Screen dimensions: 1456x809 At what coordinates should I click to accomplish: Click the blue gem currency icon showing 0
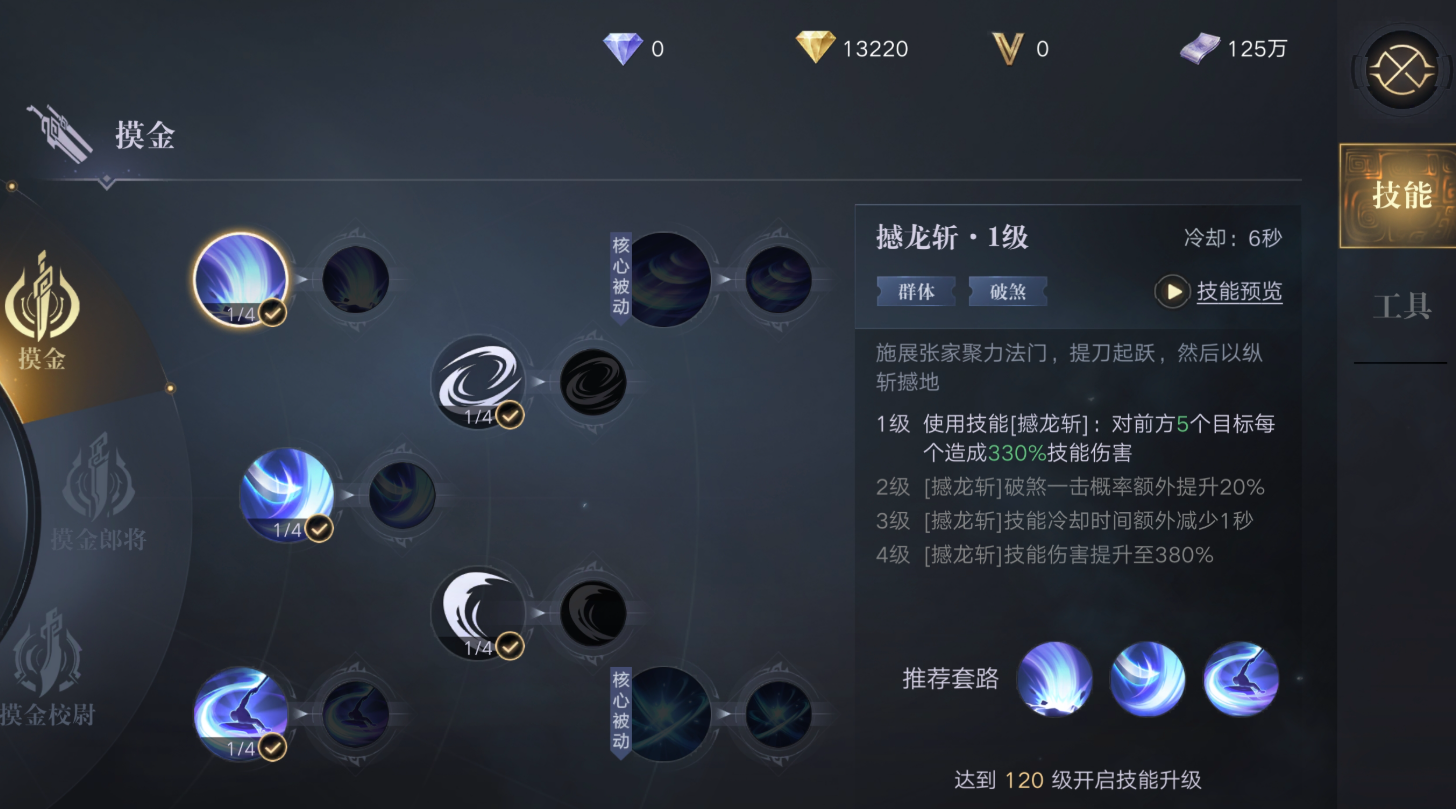[x=623, y=47]
